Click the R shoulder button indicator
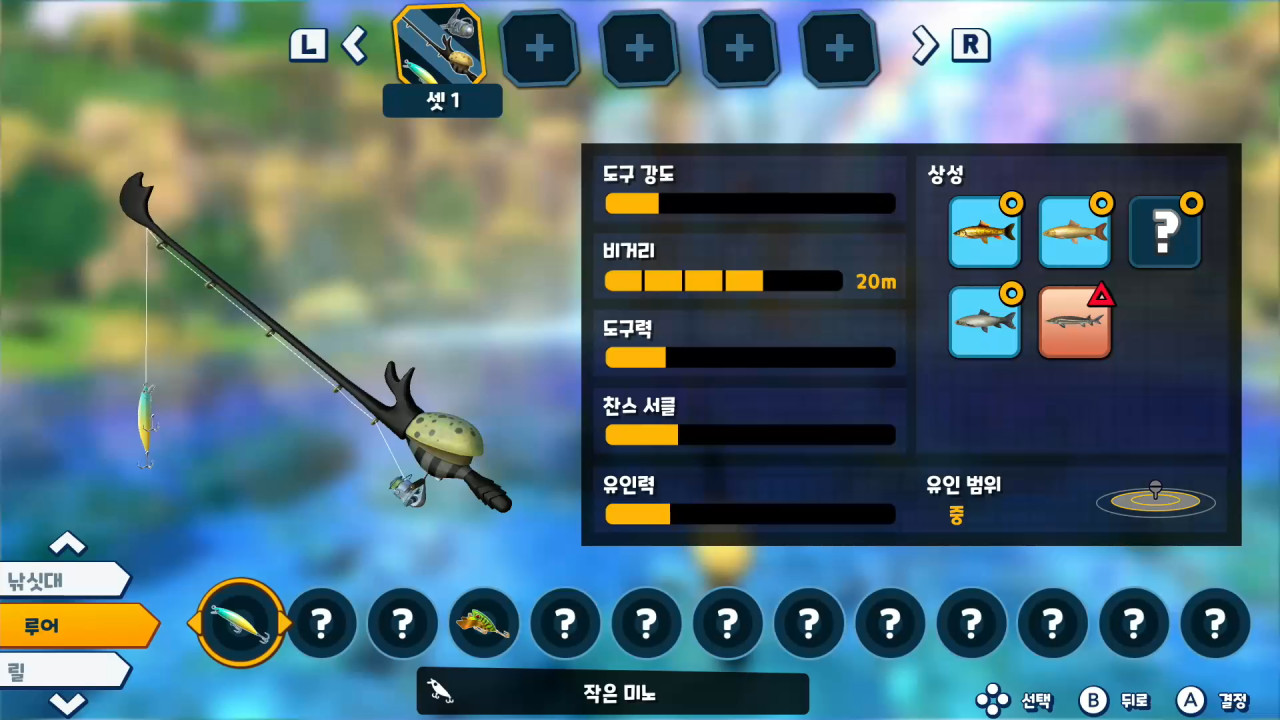 pos(968,44)
